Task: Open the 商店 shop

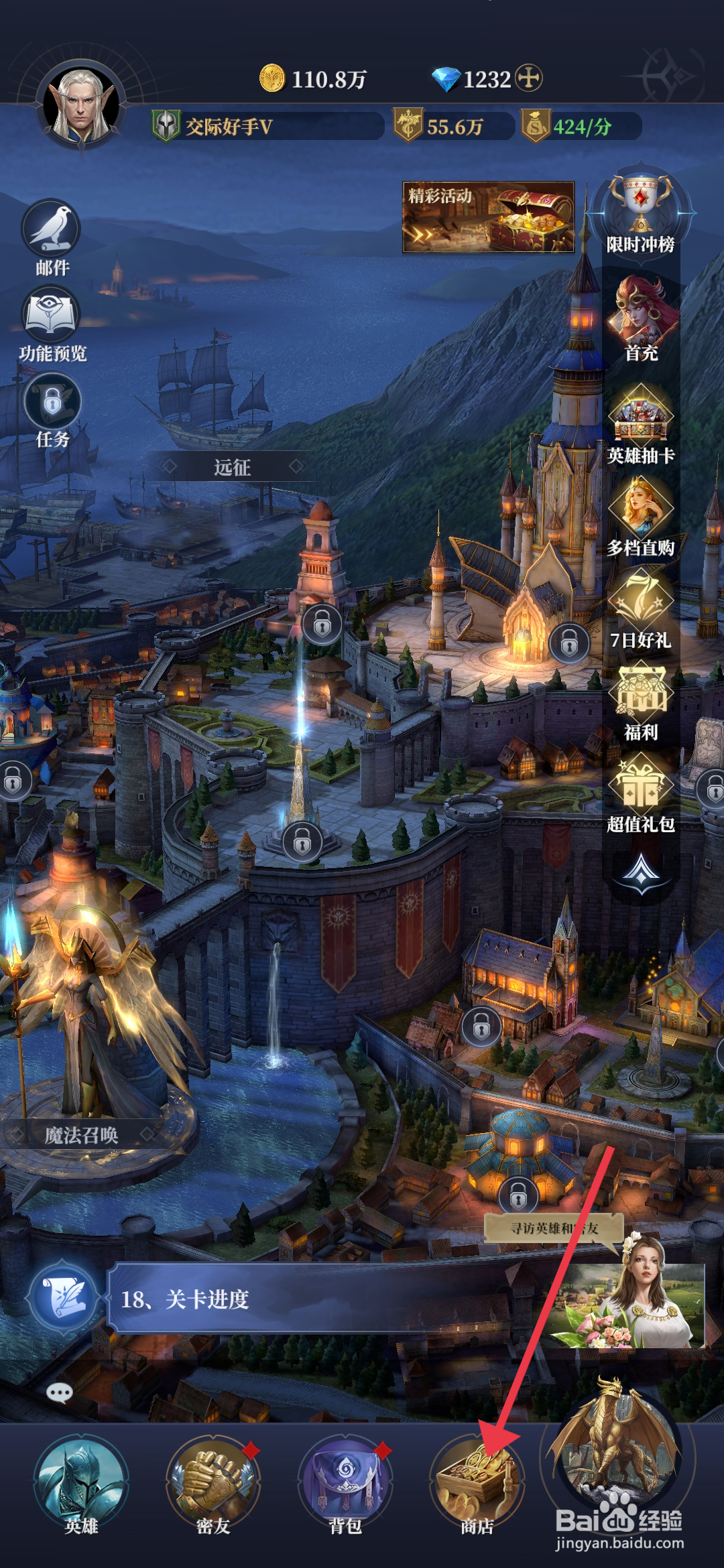Action: click(477, 1482)
